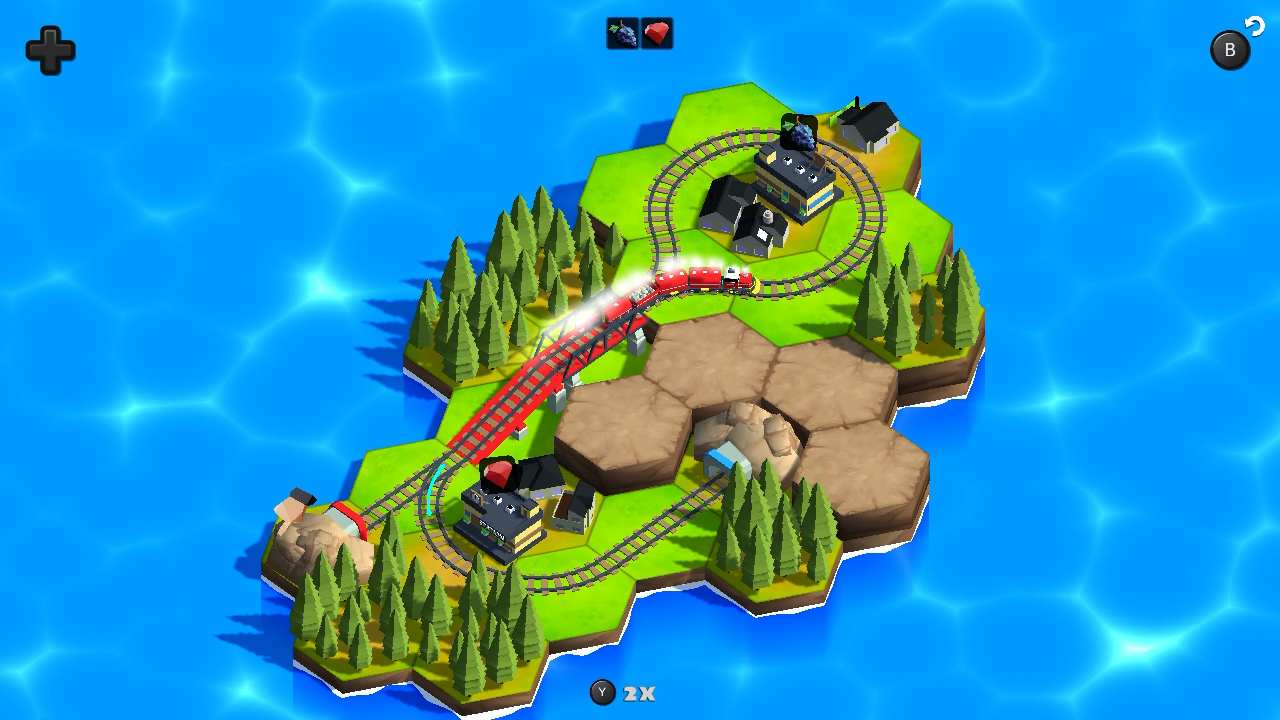The image size is (1280, 720).
Task: Select the ruby marker at the southern station
Action: 498,473
